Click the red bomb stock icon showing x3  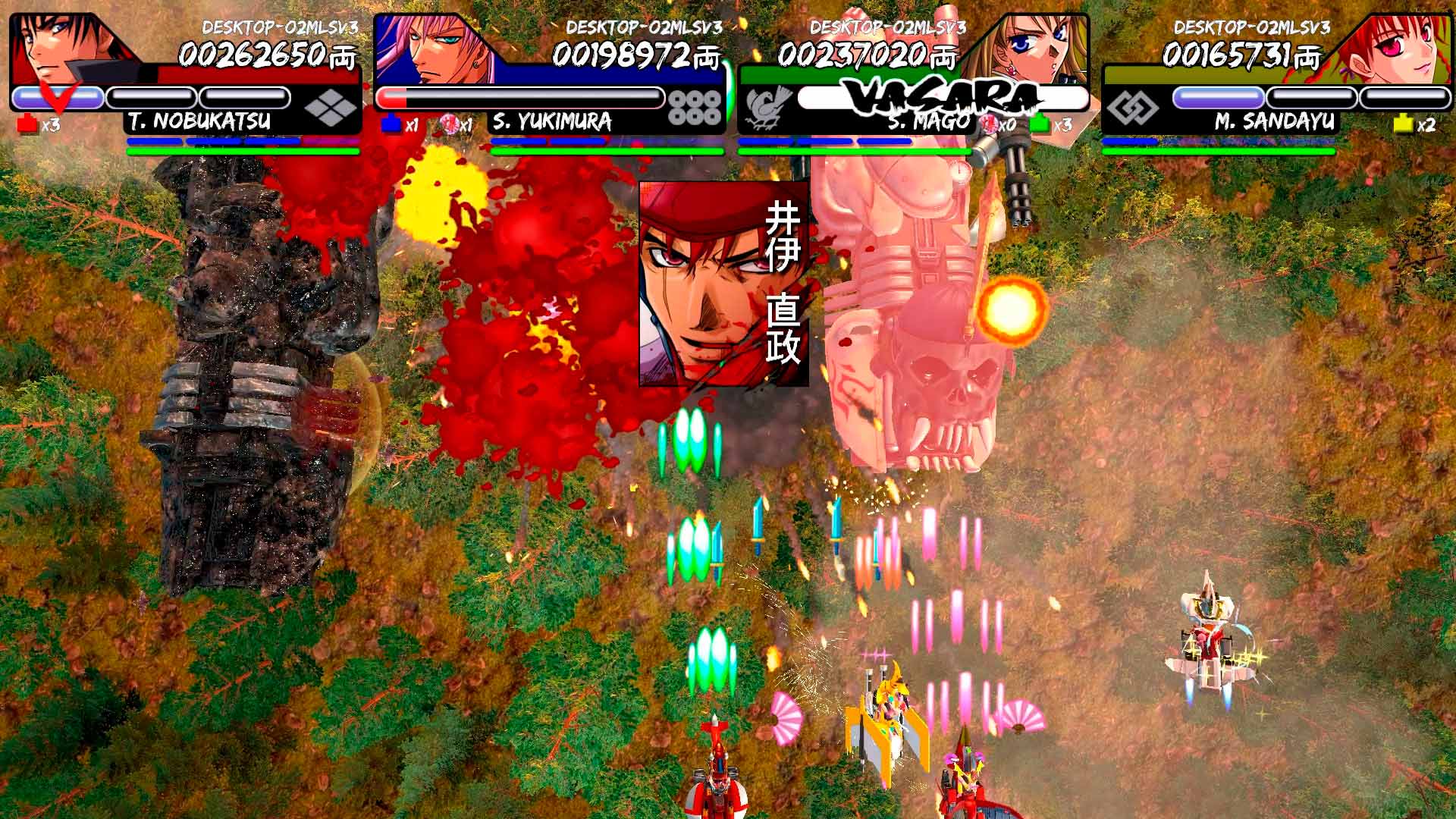point(25,120)
